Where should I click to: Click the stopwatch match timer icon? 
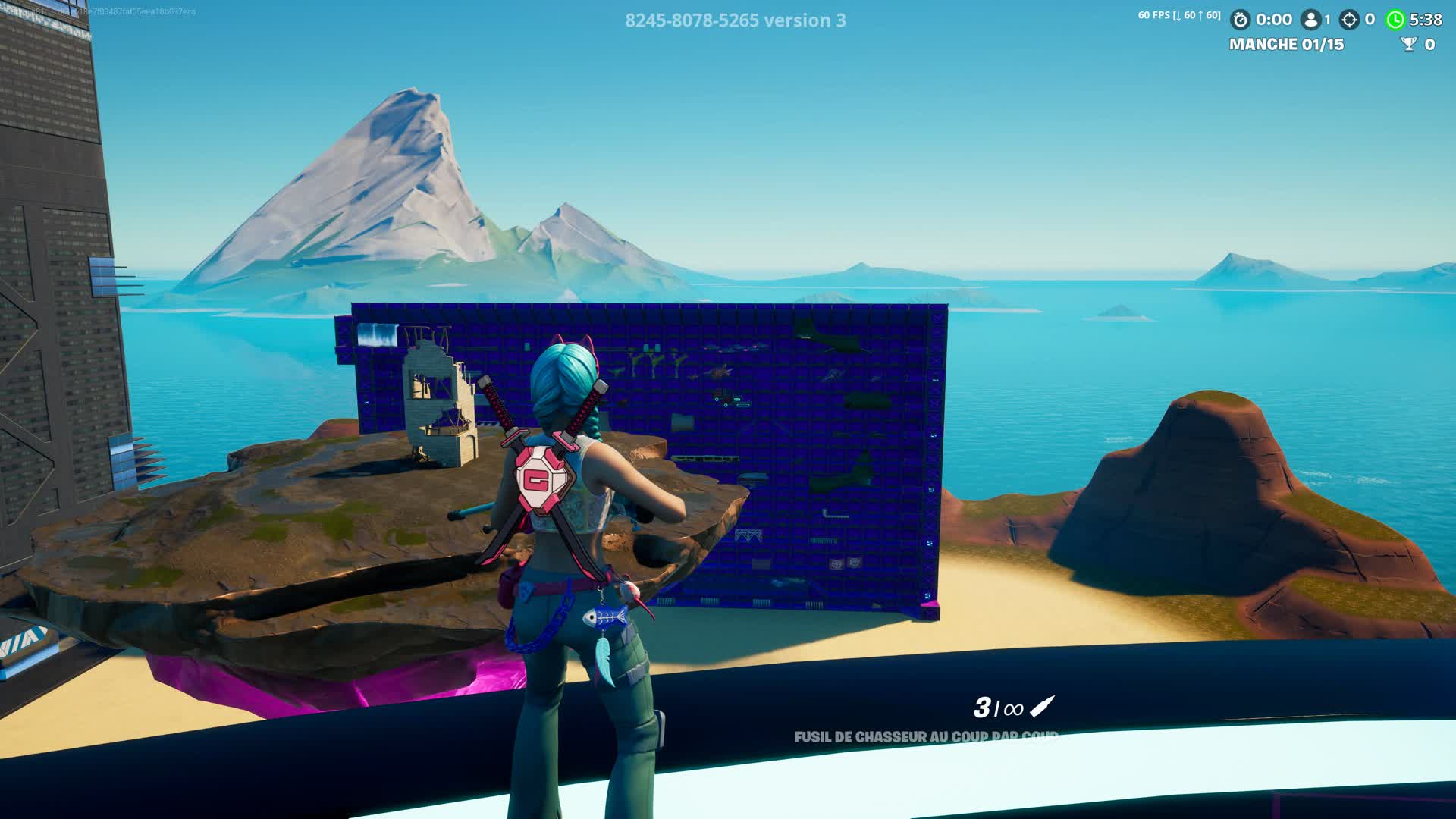click(x=1240, y=20)
